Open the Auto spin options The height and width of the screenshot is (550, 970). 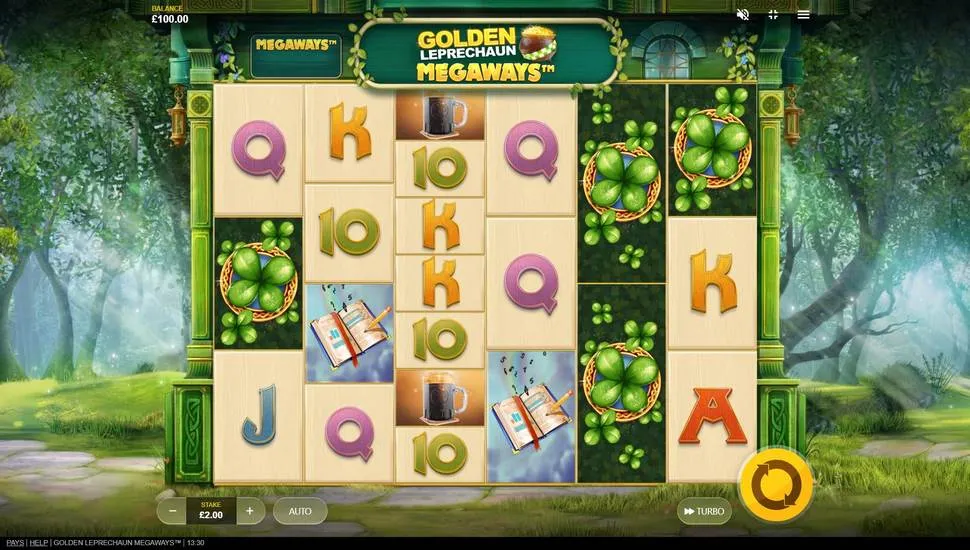(x=300, y=511)
